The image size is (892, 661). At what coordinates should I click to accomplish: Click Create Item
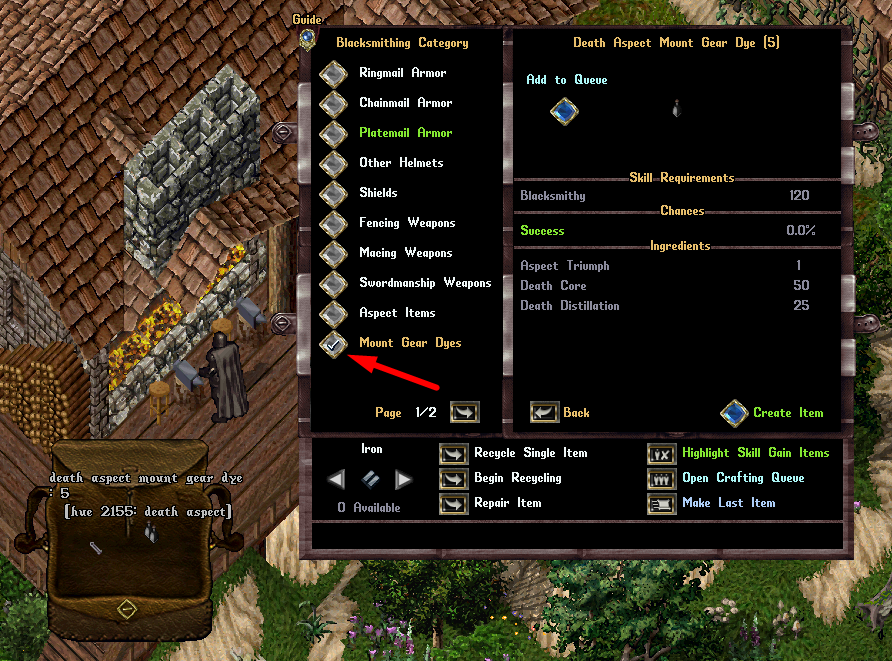(x=735, y=412)
